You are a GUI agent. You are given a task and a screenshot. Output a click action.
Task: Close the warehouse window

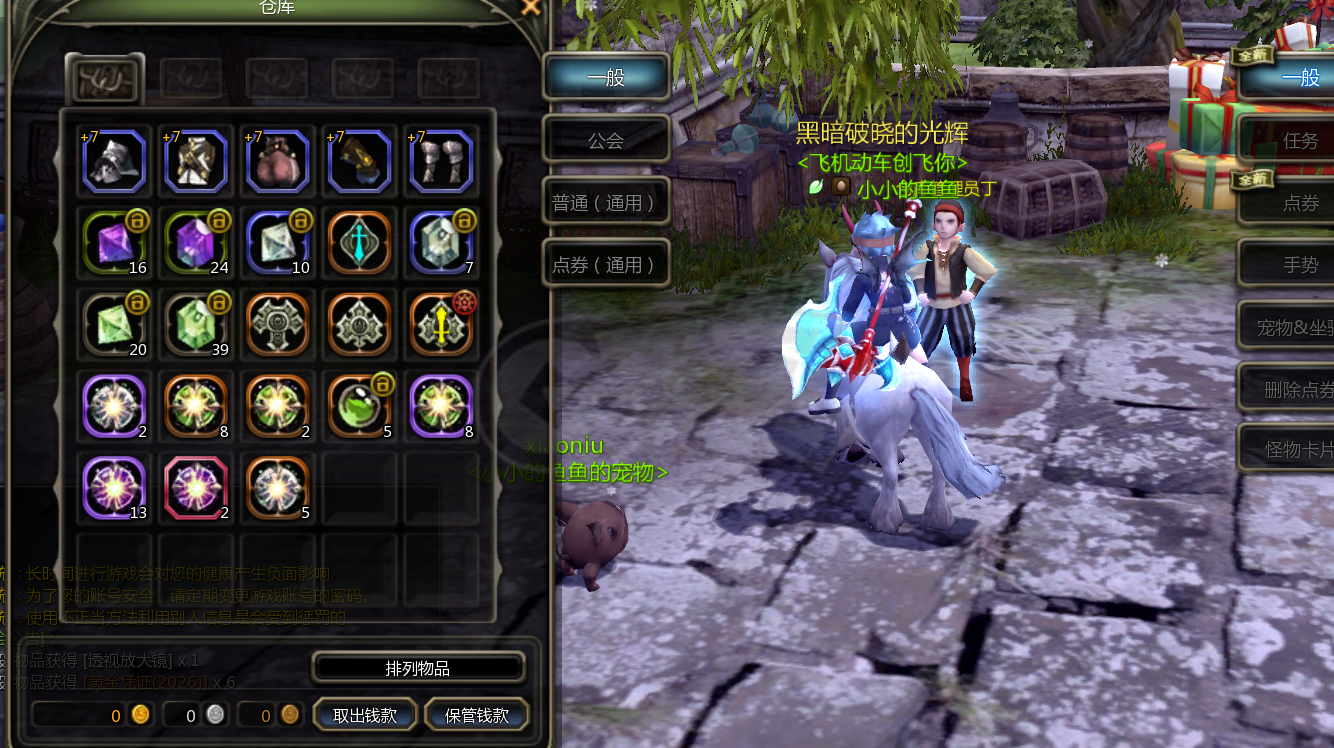click(x=531, y=7)
